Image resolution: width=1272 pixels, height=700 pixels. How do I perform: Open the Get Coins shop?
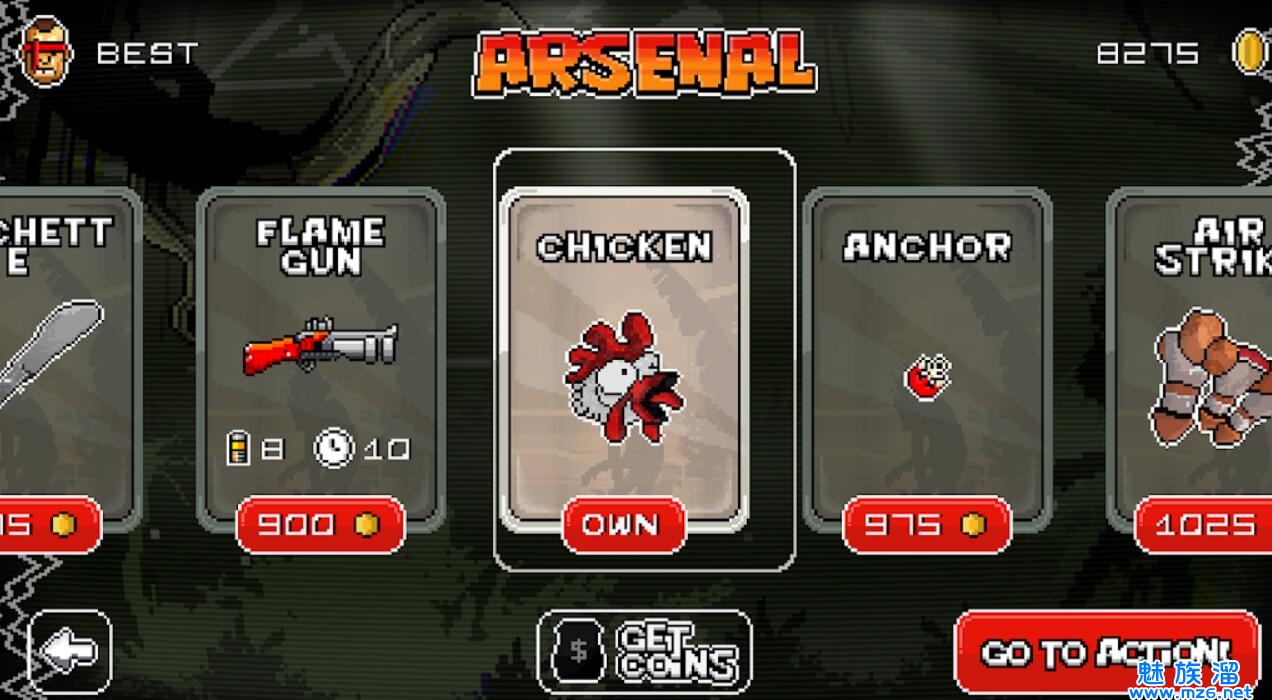coord(645,652)
